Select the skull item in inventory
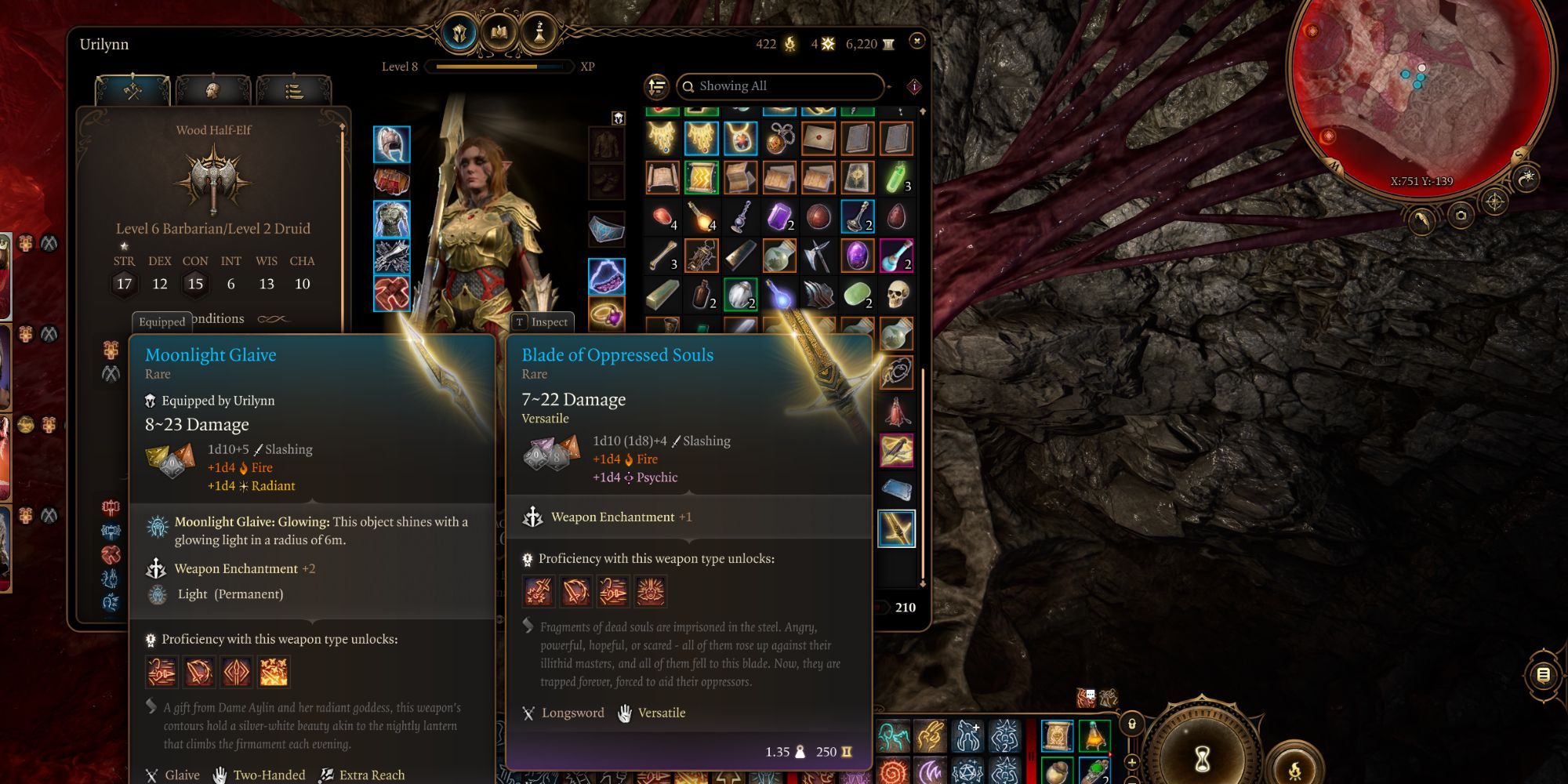The width and height of the screenshot is (1568, 784). click(x=897, y=295)
